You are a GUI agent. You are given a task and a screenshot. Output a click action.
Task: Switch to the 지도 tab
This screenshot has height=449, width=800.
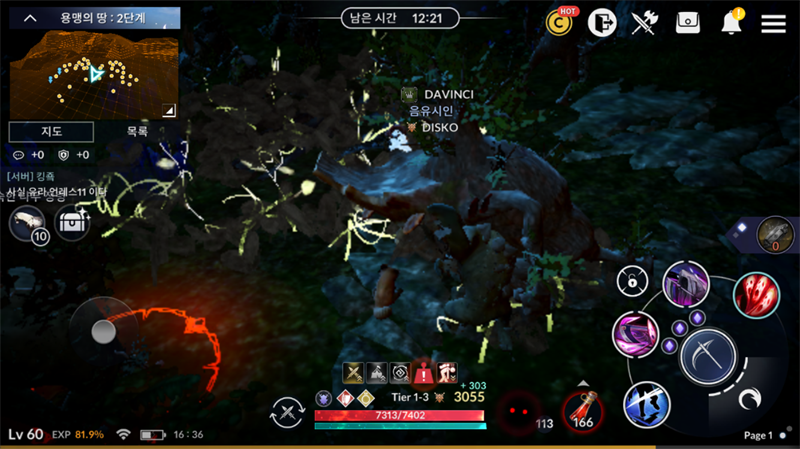(x=51, y=132)
